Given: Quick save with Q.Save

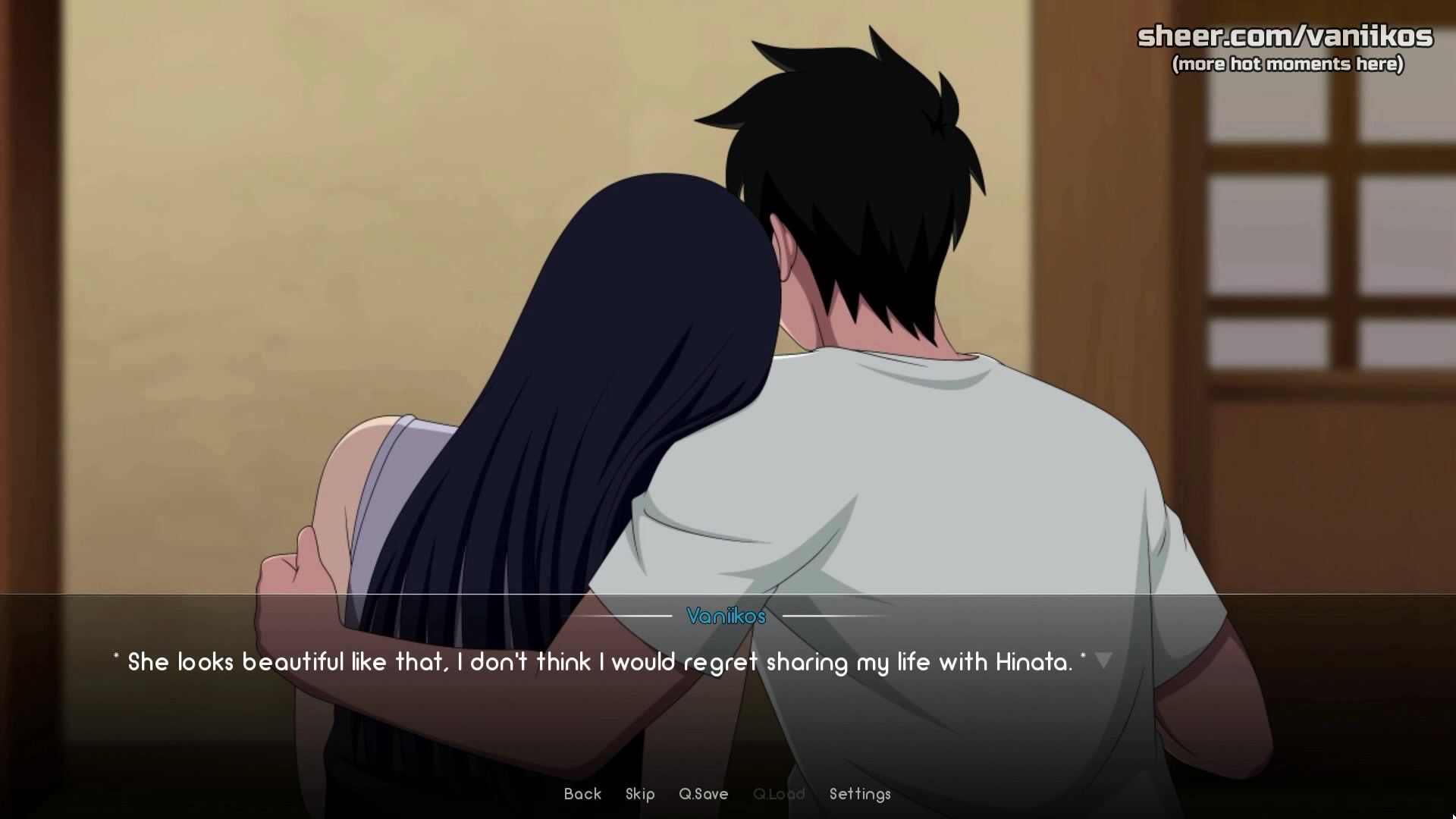Looking at the screenshot, I should point(703,794).
